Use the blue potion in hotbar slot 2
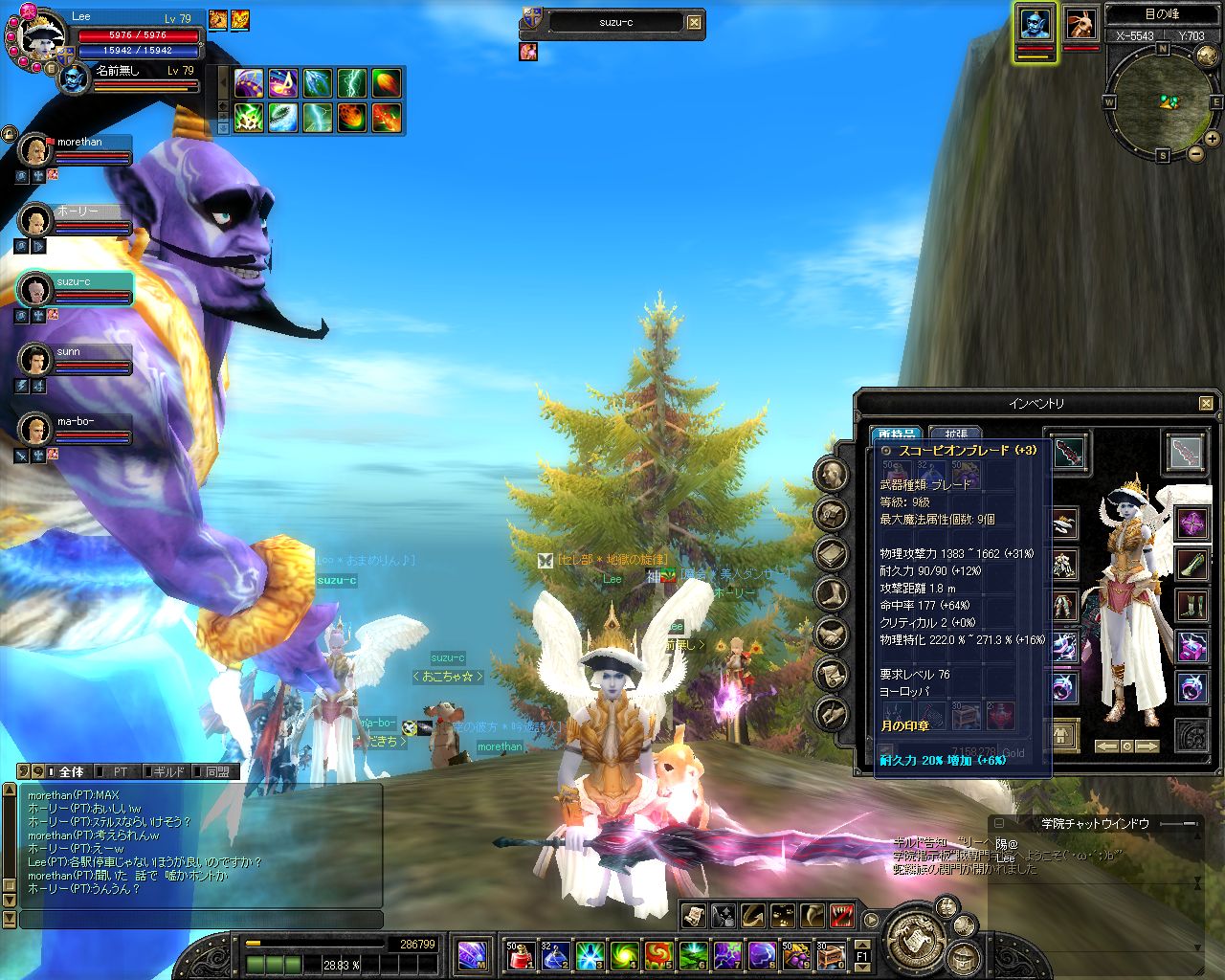The width and height of the screenshot is (1225, 980). [x=554, y=954]
